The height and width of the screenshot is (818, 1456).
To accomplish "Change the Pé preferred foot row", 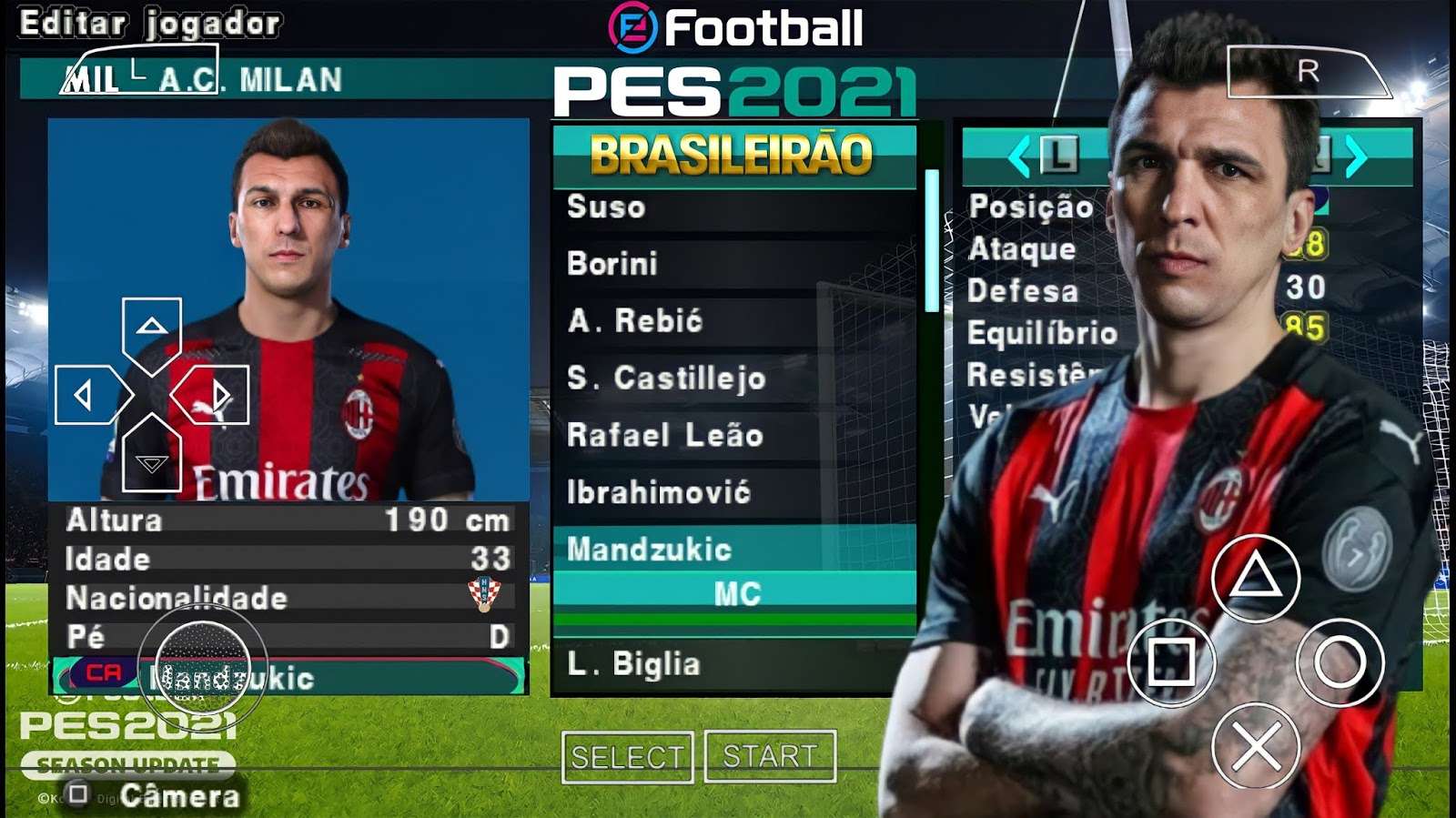I will pyautogui.click(x=288, y=636).
